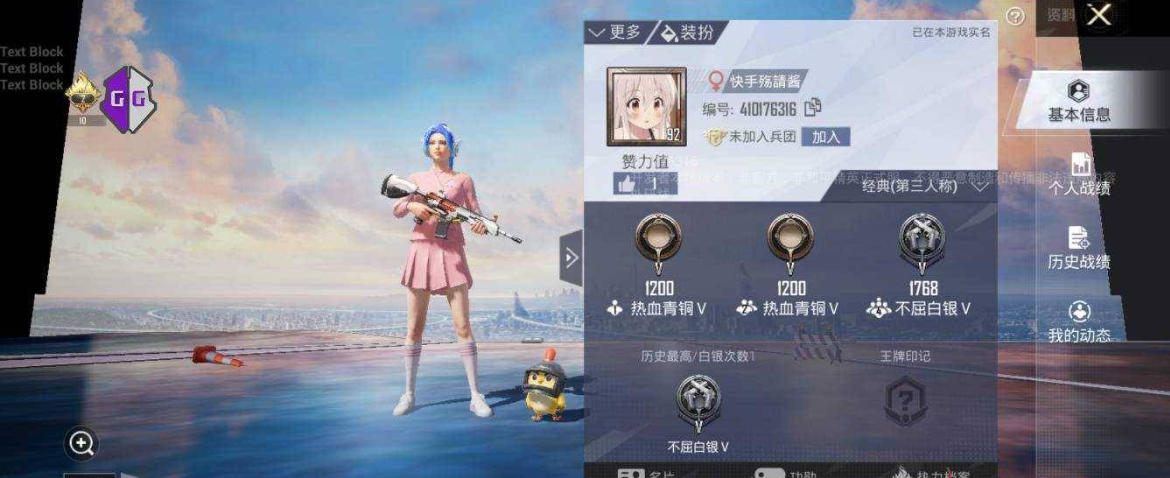The width and height of the screenshot is (1170, 478).
Task: Open the purple GG GameGuardian overlay icon
Action: click(129, 98)
